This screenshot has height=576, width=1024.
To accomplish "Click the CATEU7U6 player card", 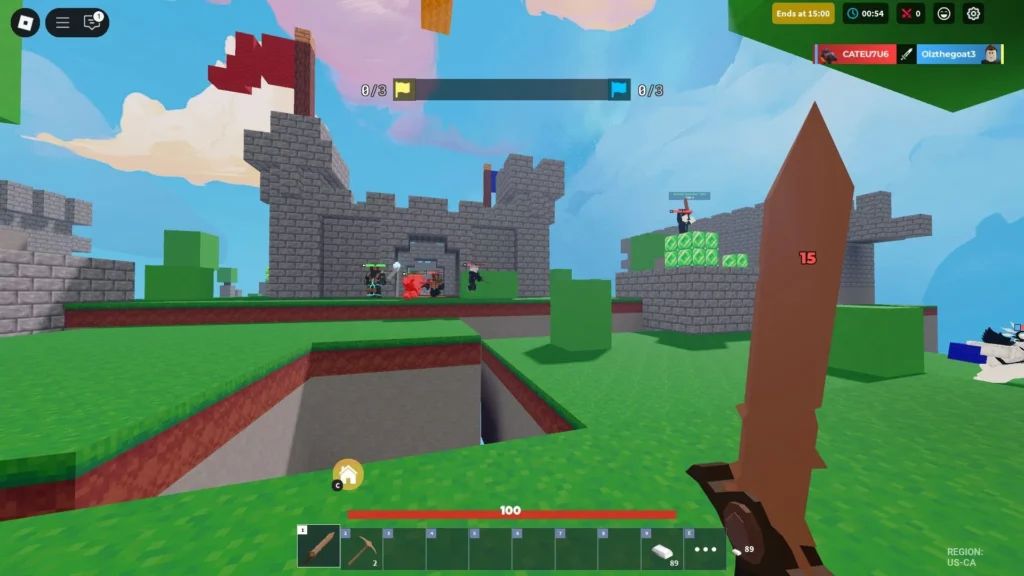I will coord(855,54).
